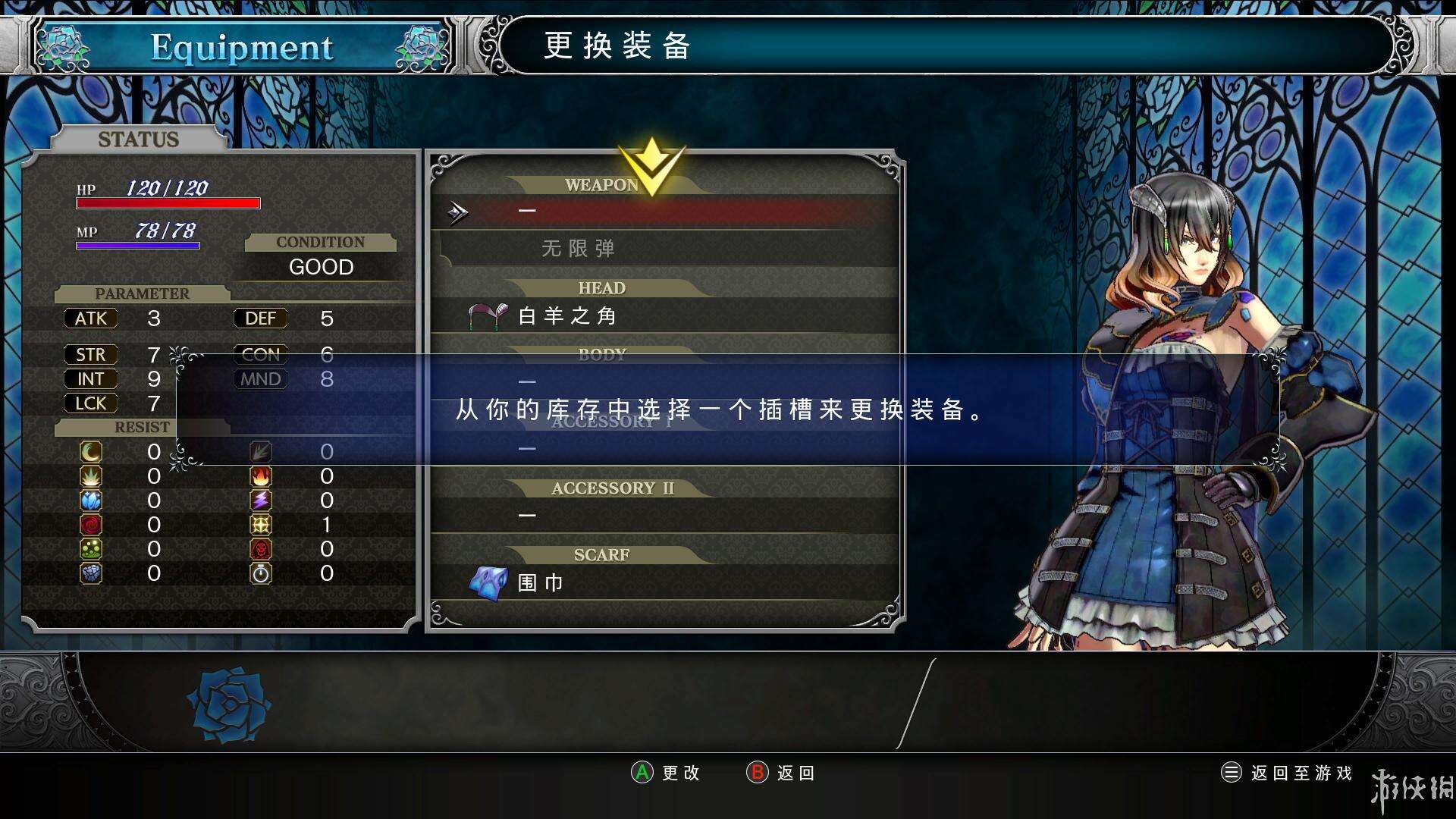The height and width of the screenshot is (819, 1456).
Task: Open the empty ACCESSORY II slot
Action: click(x=664, y=515)
